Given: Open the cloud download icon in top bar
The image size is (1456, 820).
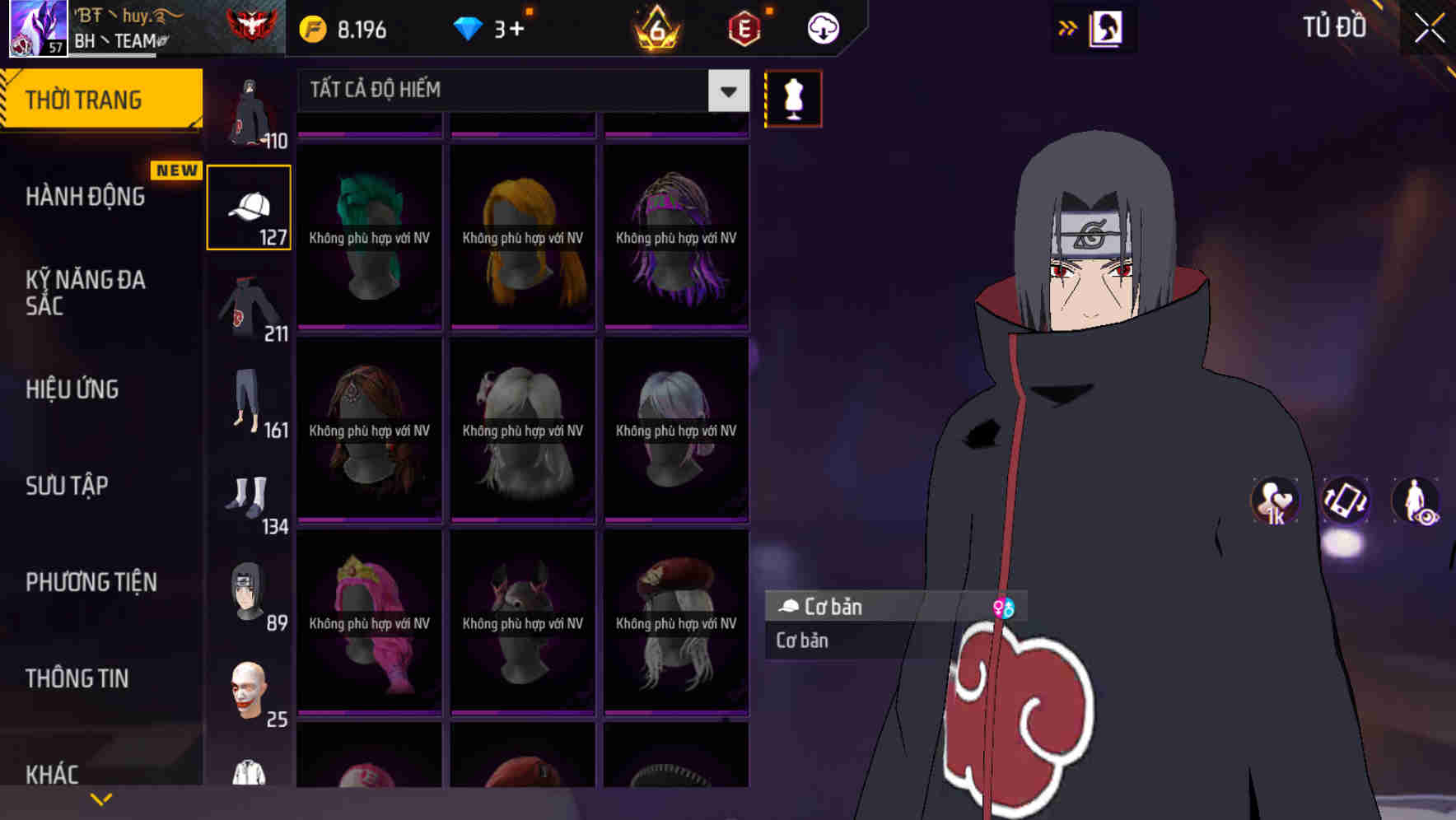Looking at the screenshot, I should pyautogui.click(x=822, y=27).
